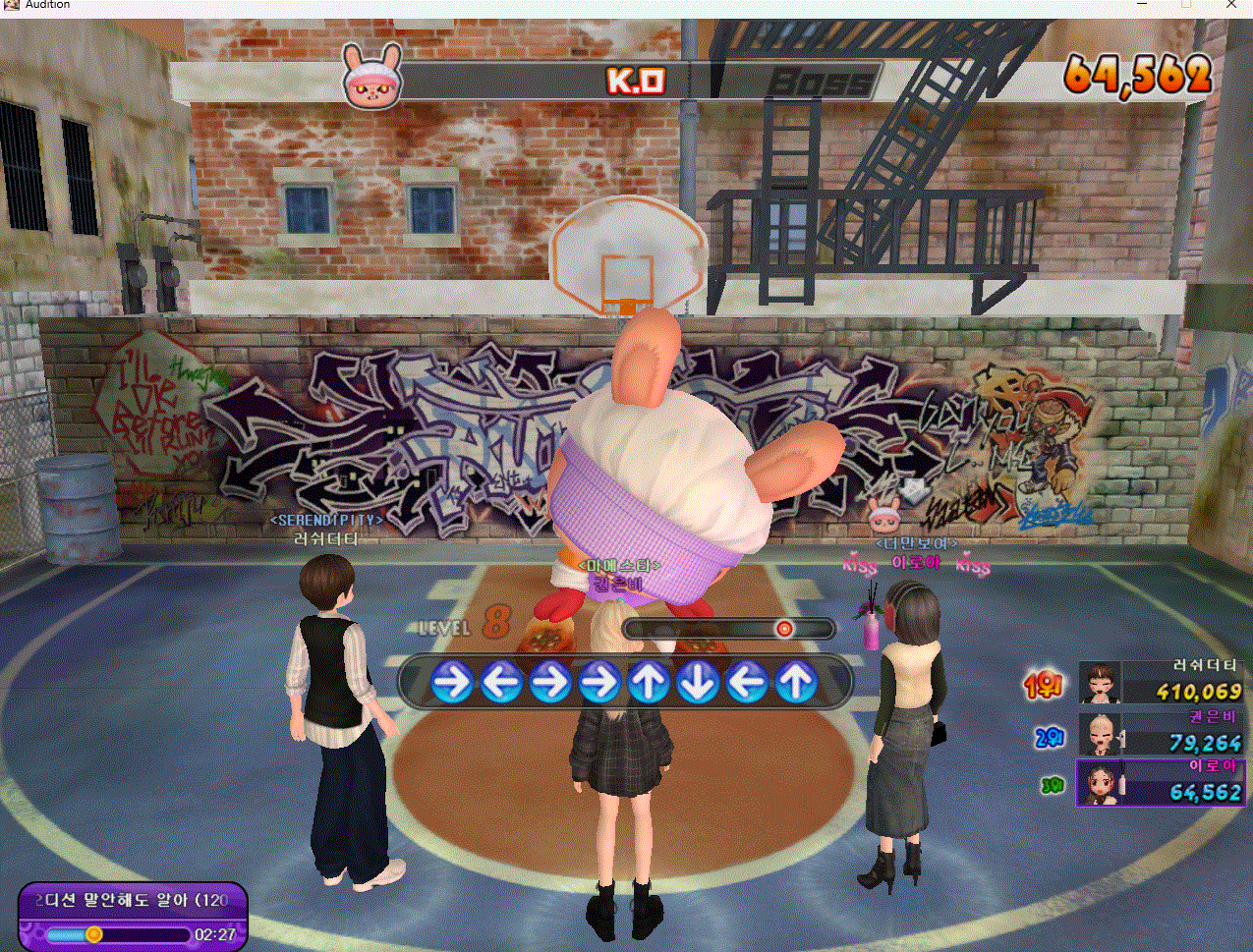Minimize the Audition window
Screen dimensions: 1253x952
click(1142, 5)
